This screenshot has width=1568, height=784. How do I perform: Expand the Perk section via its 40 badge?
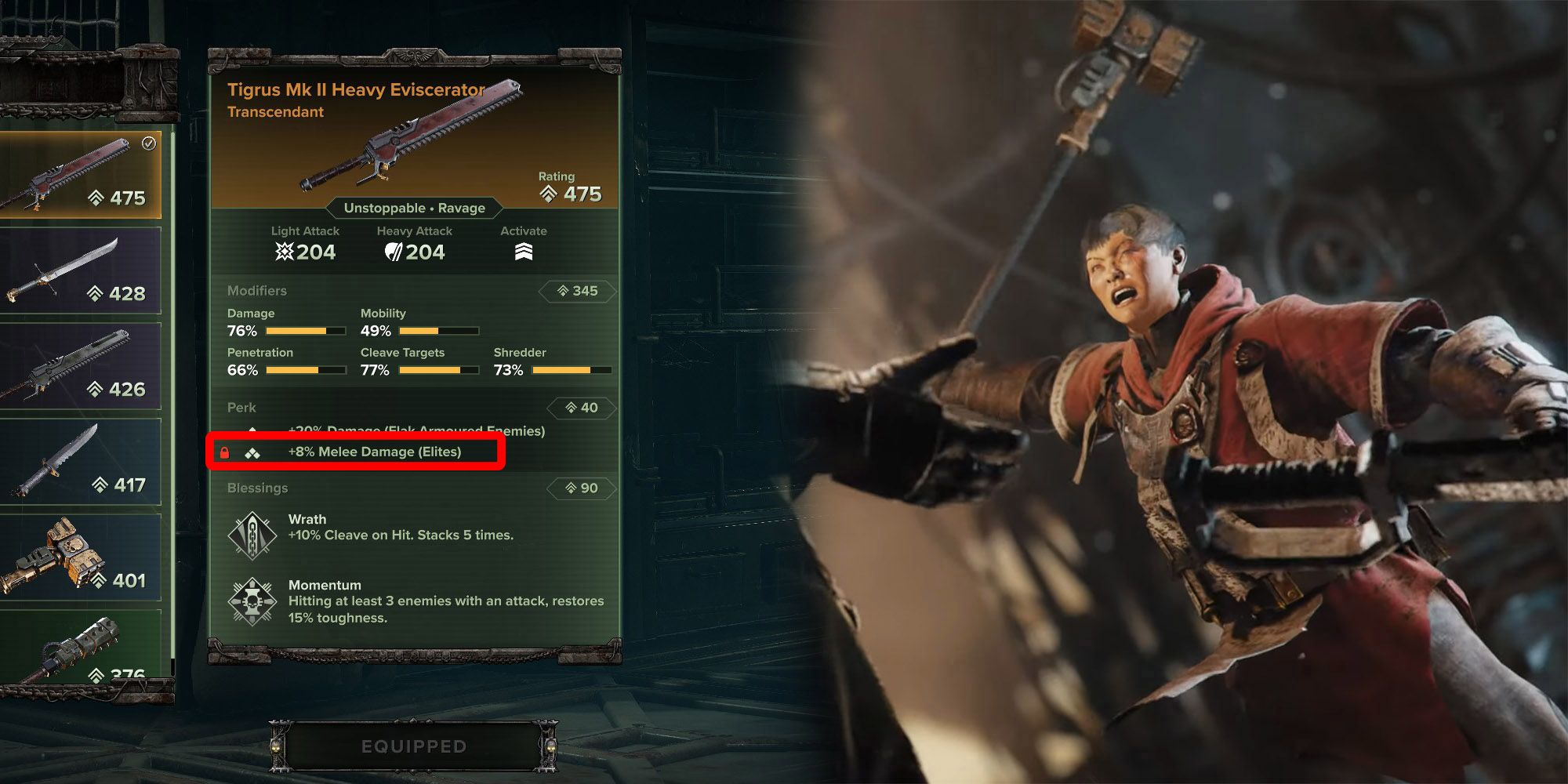tap(582, 408)
